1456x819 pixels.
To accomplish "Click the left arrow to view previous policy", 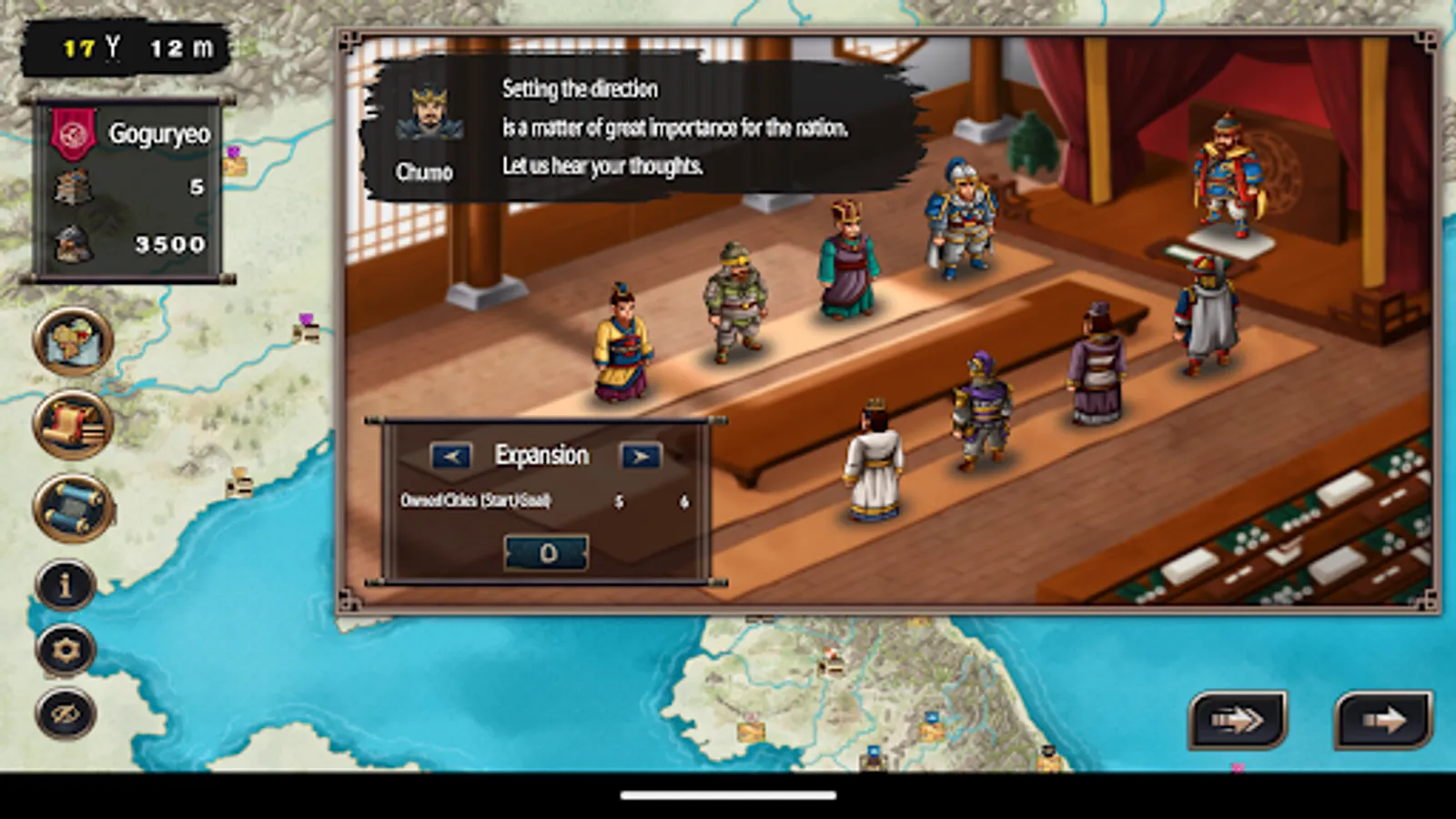I will tap(450, 455).
